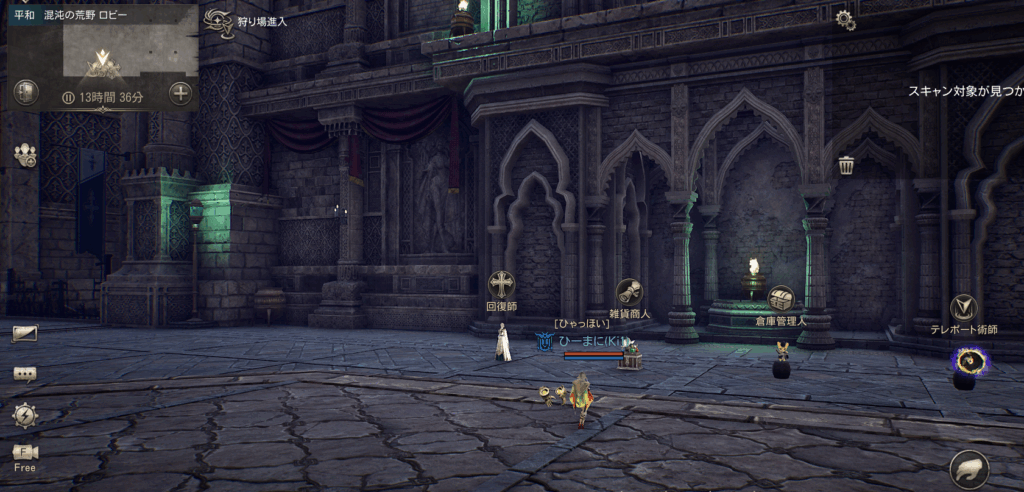
Task: Enter the hunting ground via 狩り場進入
Action: [216, 22]
